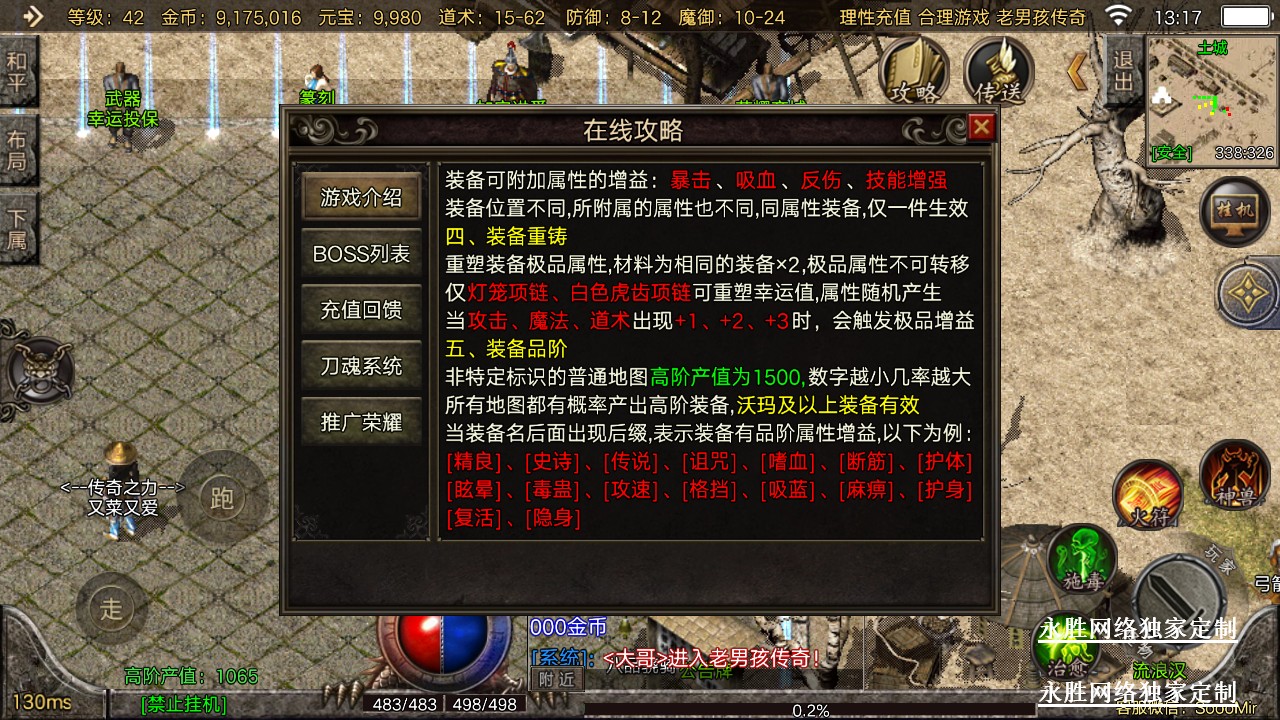Viewport: 1280px width, 720px height.
Task: Open the 布局 layout button
Action: tap(17, 150)
